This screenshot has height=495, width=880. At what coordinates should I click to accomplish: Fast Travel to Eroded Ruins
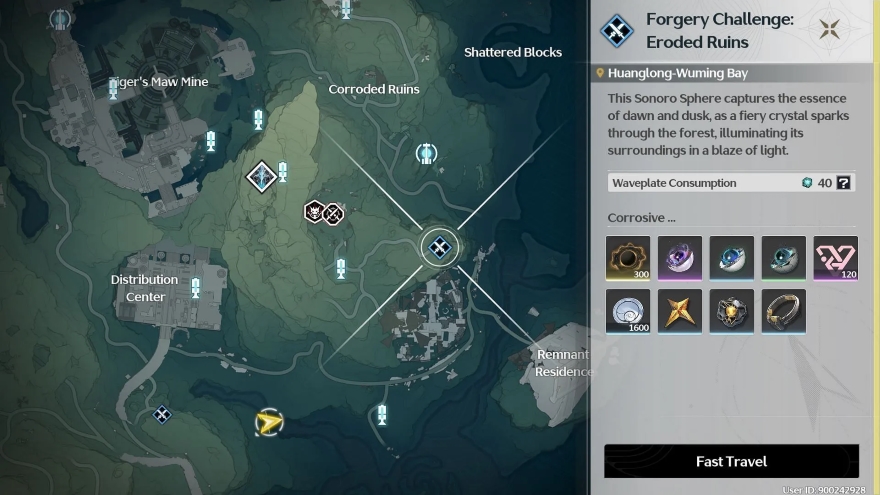(731, 461)
